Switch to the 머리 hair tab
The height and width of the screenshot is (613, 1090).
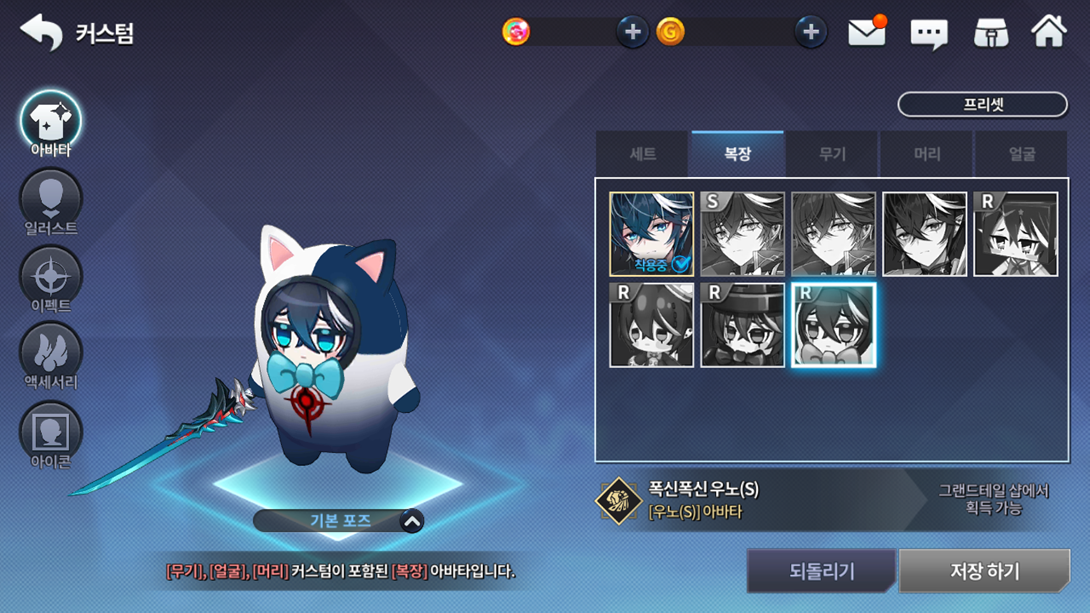click(x=927, y=154)
